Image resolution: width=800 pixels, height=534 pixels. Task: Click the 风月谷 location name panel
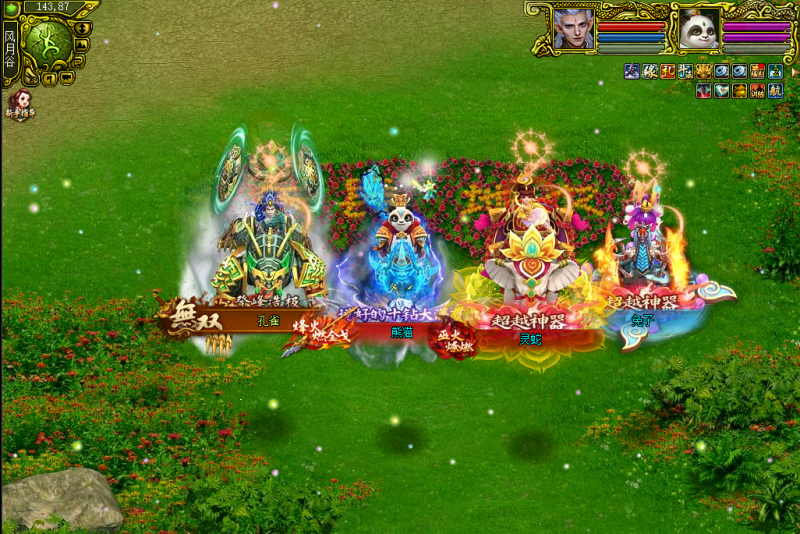point(9,50)
